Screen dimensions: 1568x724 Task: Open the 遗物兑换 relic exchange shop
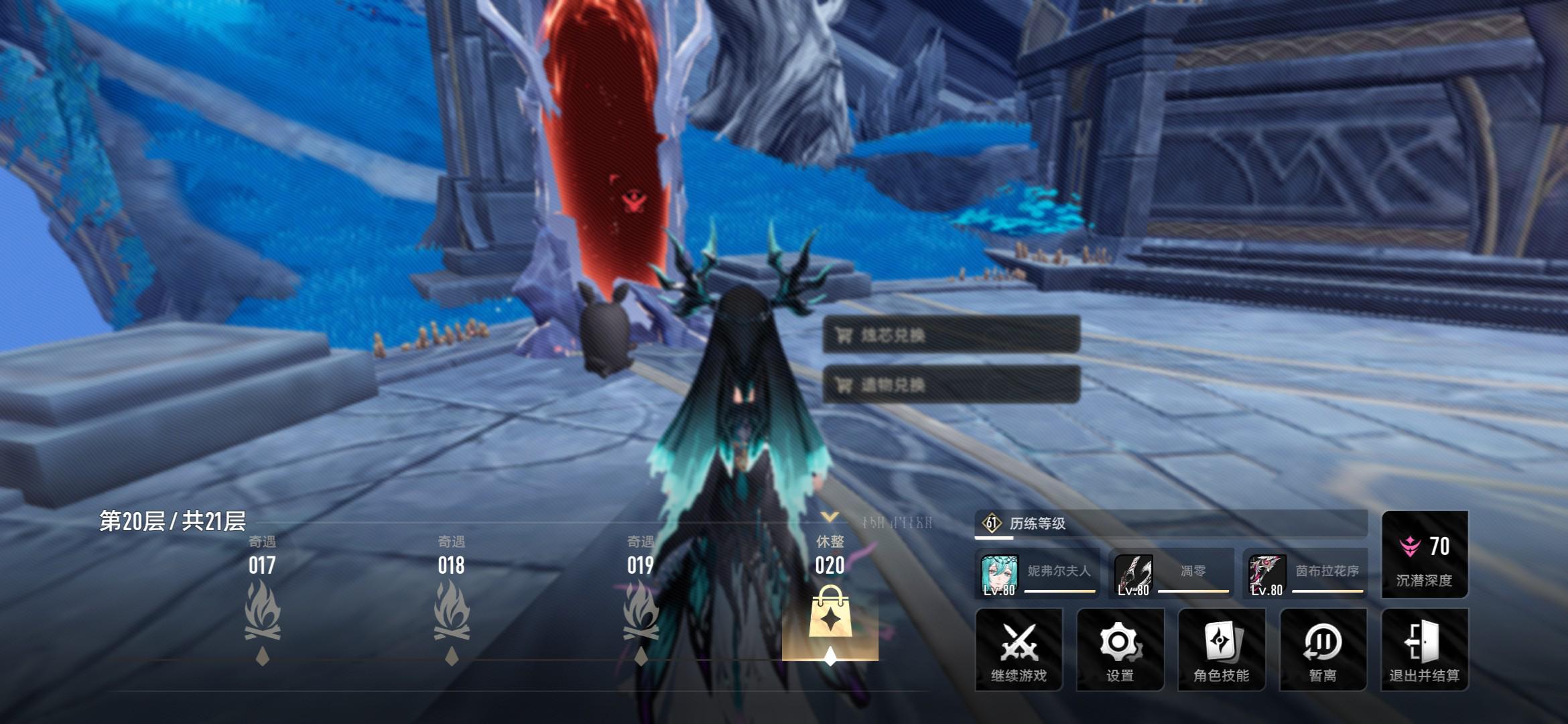pyautogui.click(x=951, y=385)
